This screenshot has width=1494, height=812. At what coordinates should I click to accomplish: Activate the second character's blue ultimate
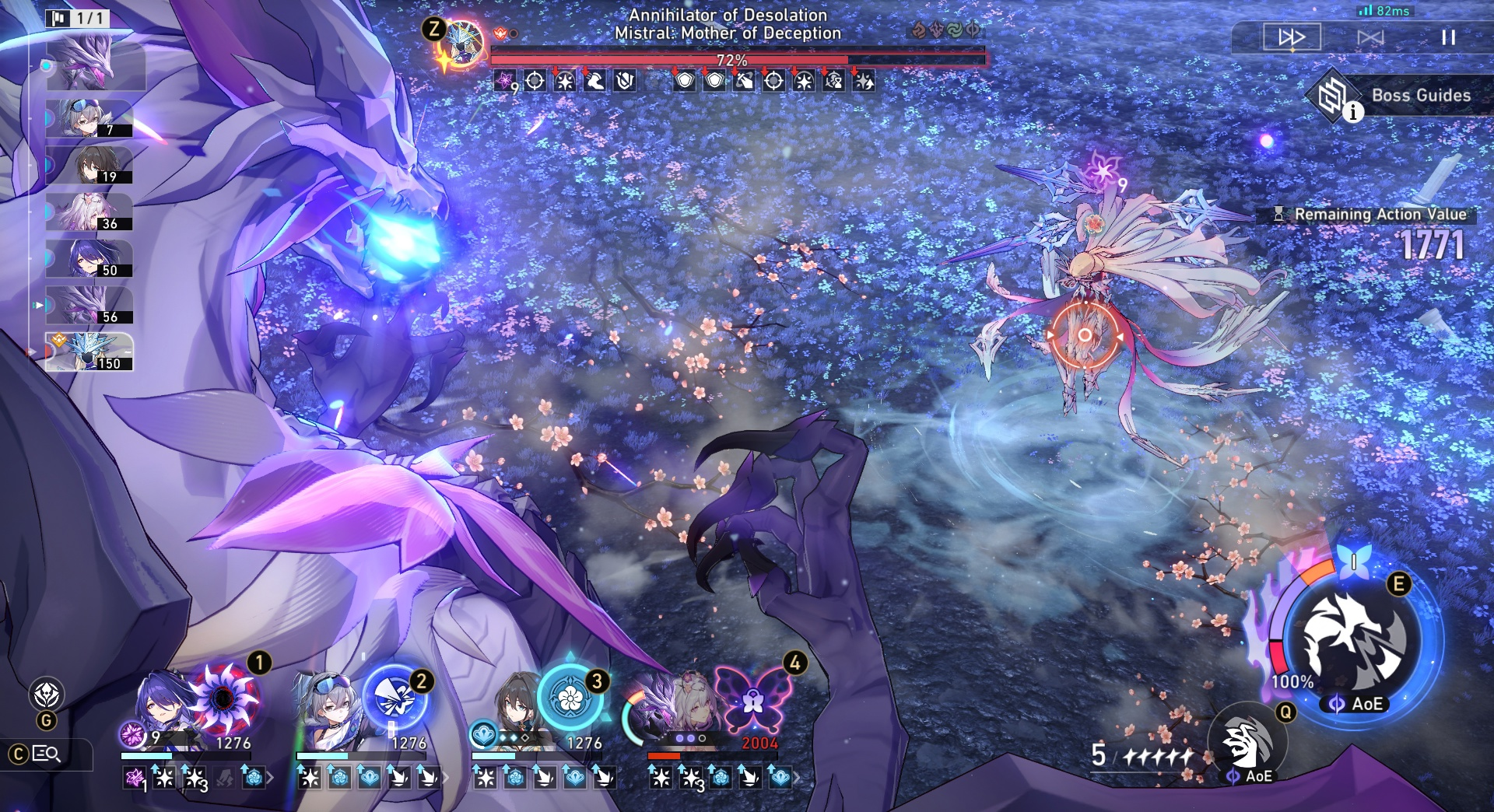pos(395,698)
